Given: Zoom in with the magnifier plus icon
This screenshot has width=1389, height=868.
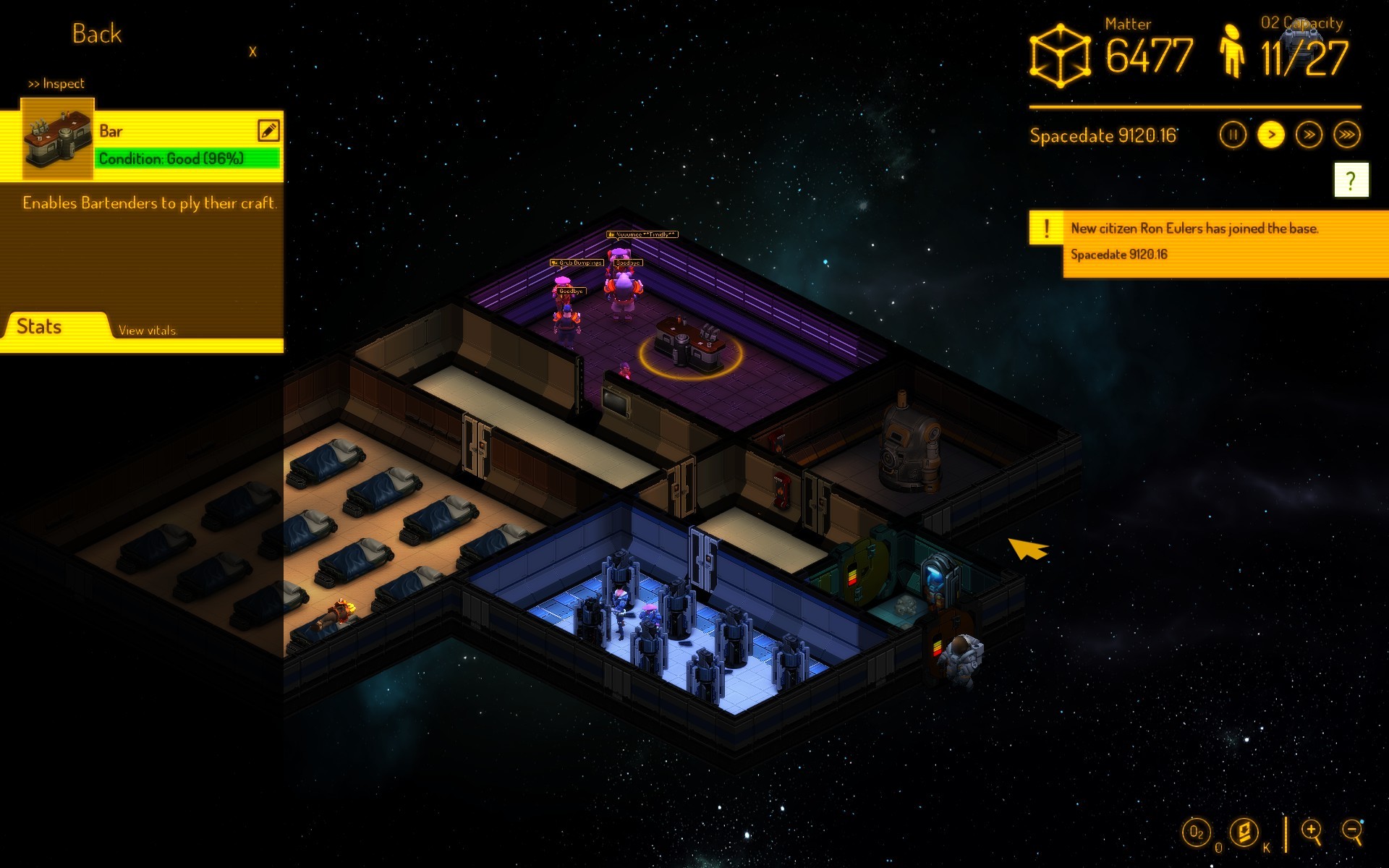Looking at the screenshot, I should (x=1311, y=830).
